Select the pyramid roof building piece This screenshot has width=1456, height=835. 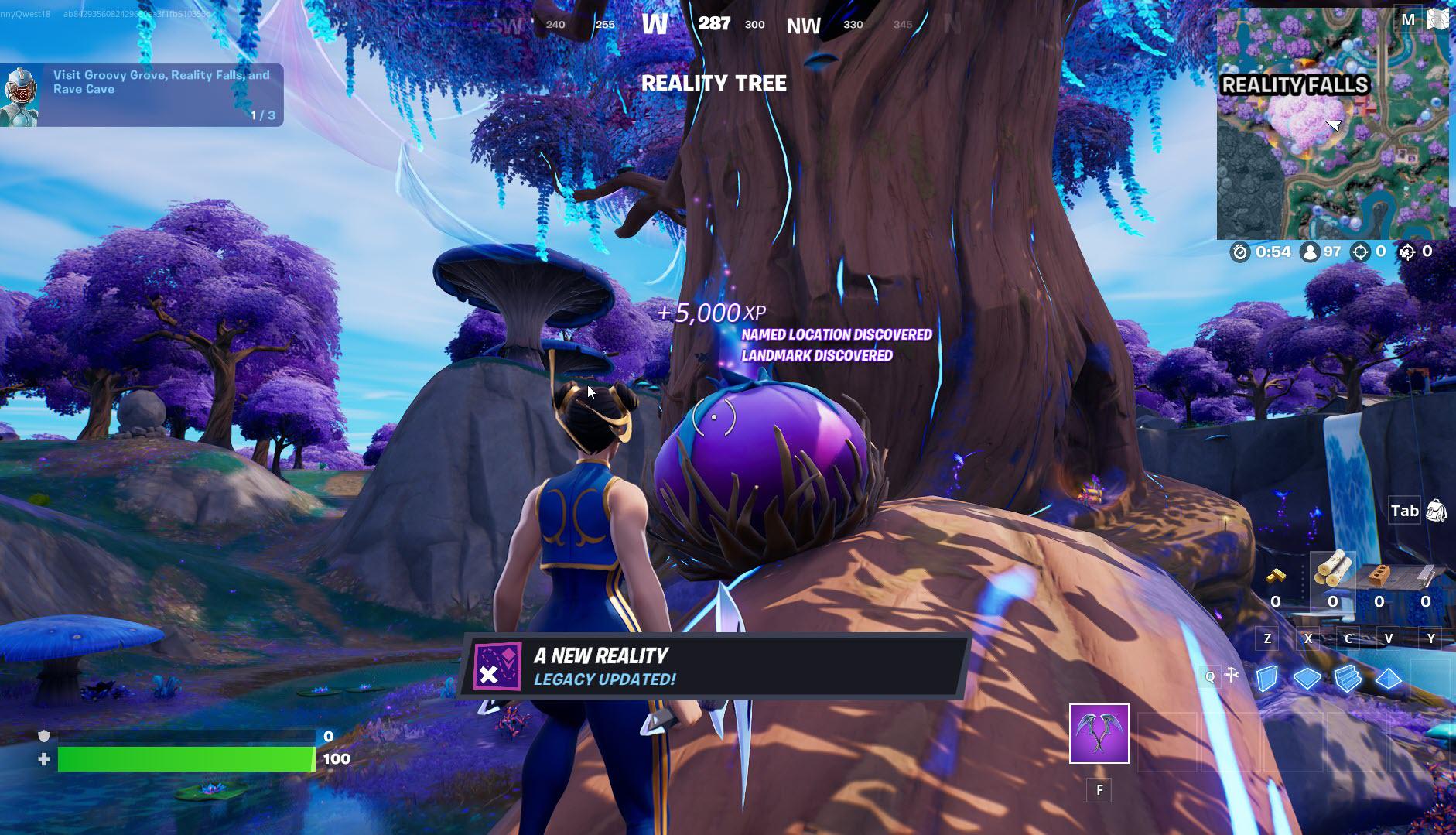click(1388, 678)
